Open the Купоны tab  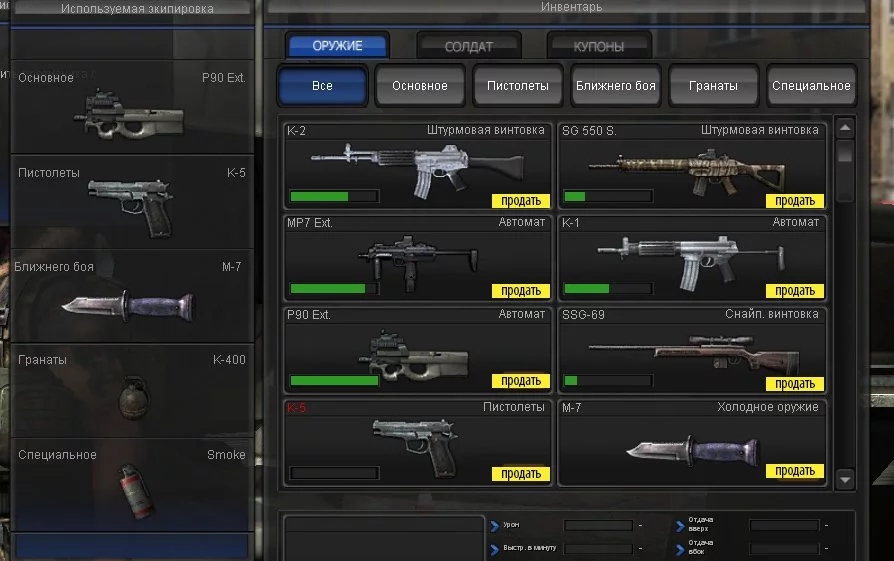(x=599, y=46)
